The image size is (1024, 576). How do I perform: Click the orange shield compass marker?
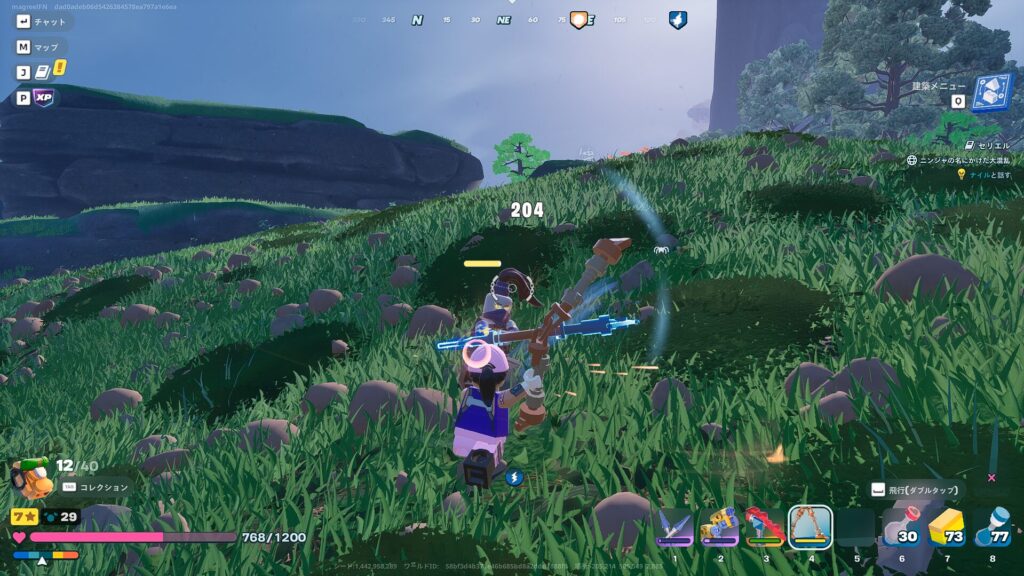[x=578, y=19]
